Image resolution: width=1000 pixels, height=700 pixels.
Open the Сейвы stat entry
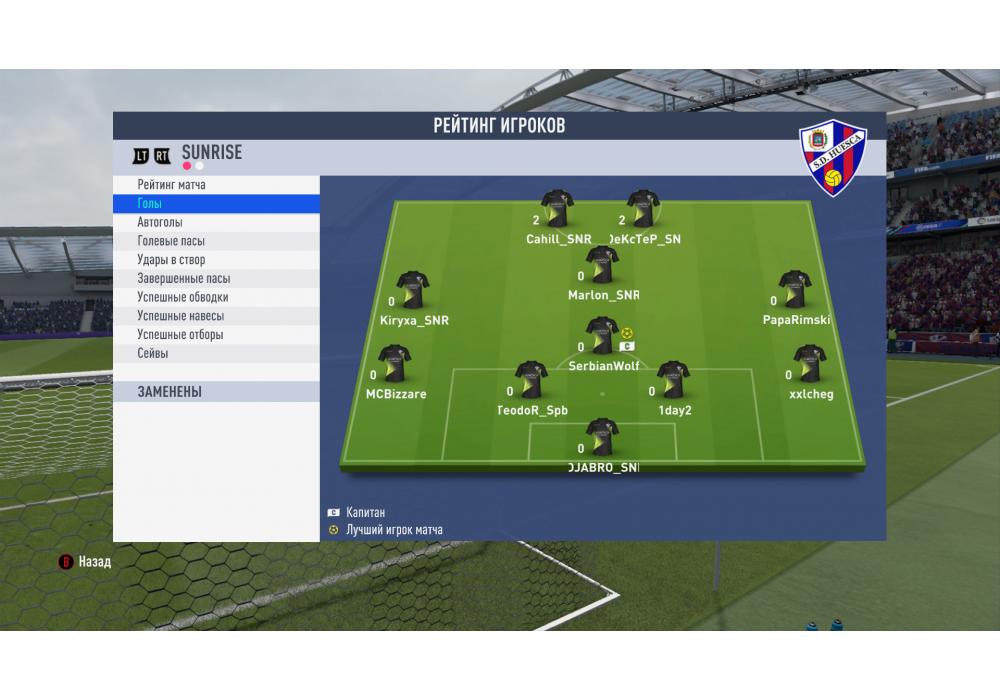pos(153,354)
